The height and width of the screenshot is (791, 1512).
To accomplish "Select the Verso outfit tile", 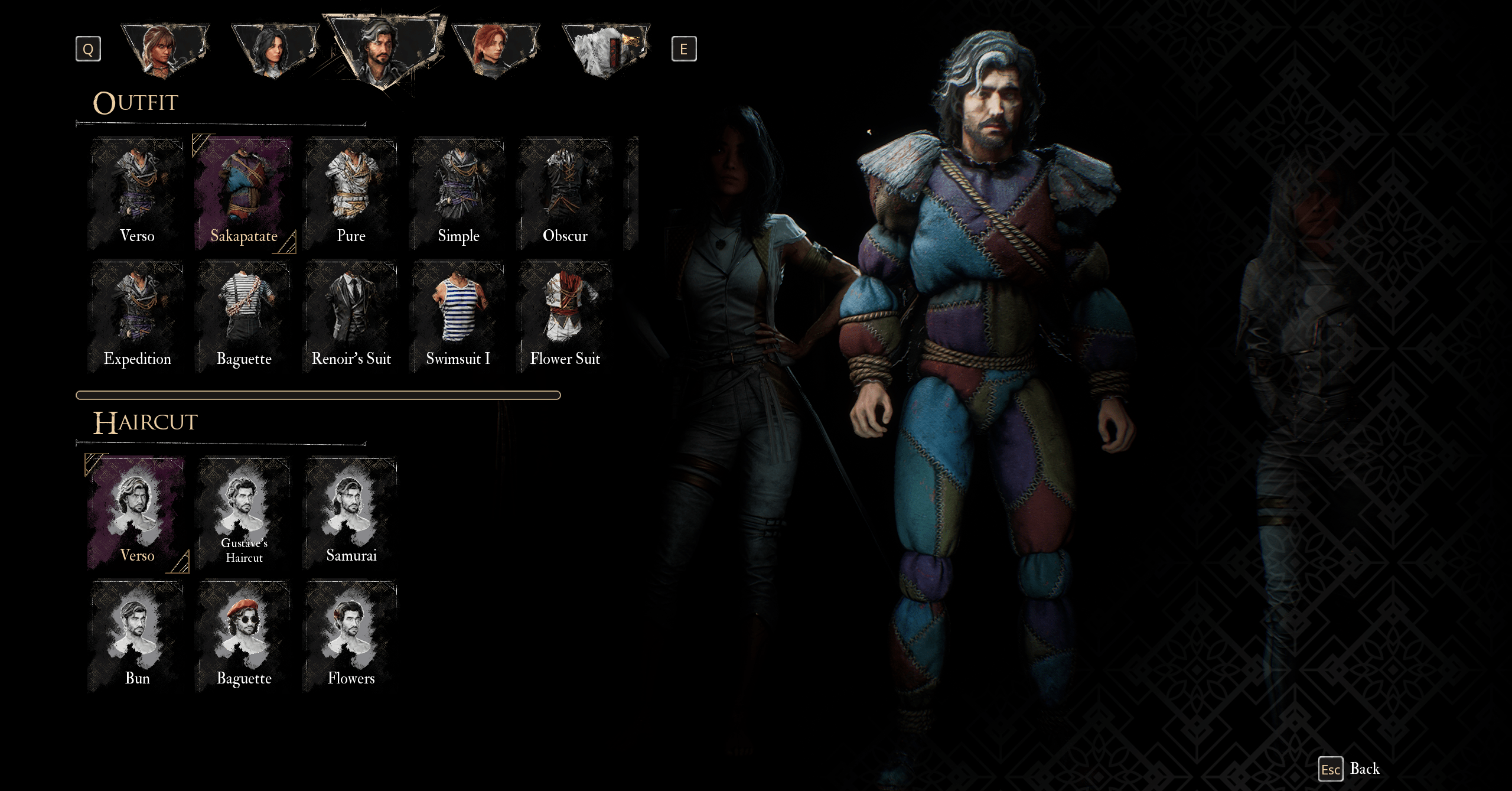I will point(137,193).
